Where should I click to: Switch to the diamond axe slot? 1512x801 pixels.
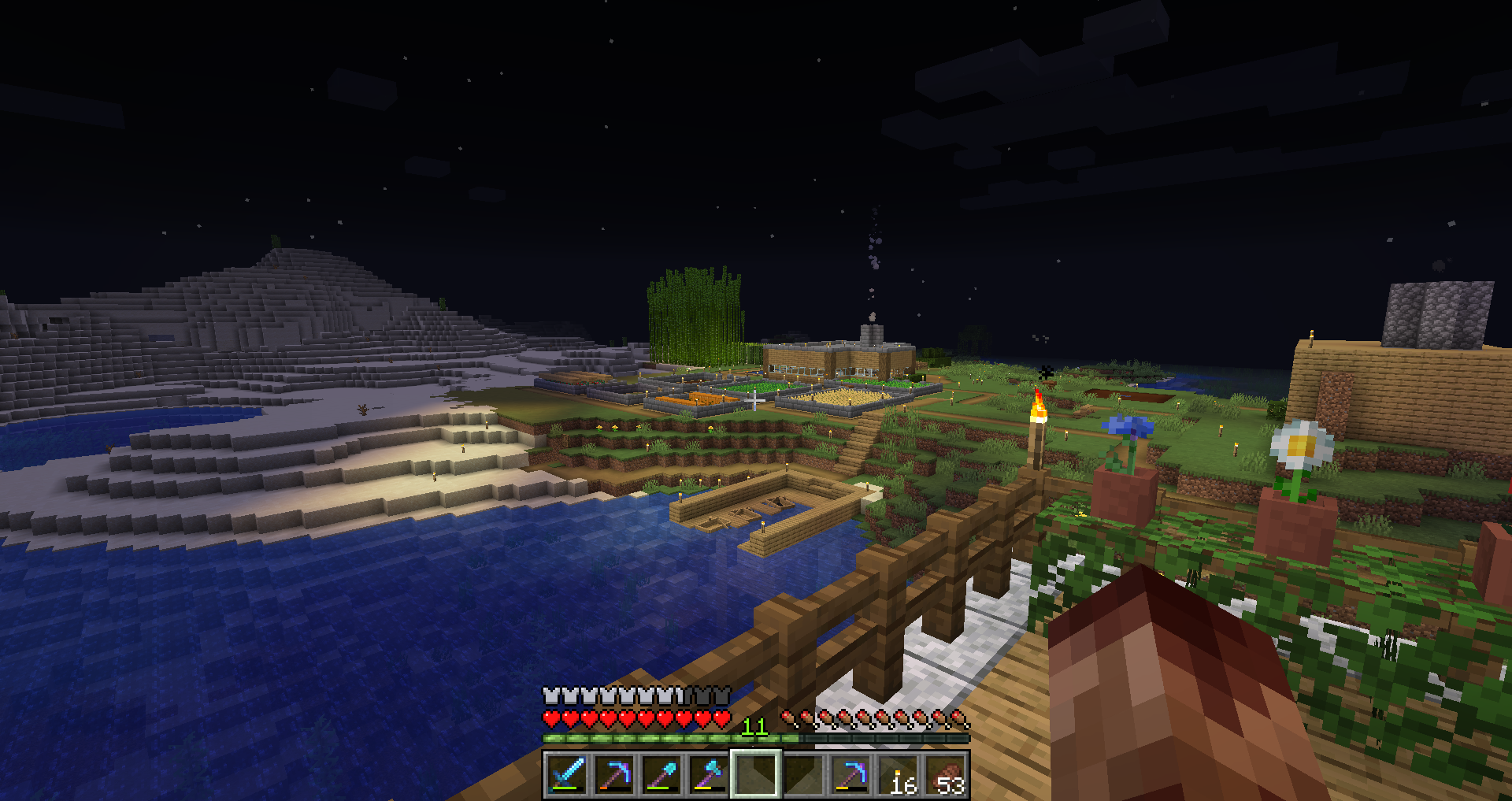click(709, 774)
